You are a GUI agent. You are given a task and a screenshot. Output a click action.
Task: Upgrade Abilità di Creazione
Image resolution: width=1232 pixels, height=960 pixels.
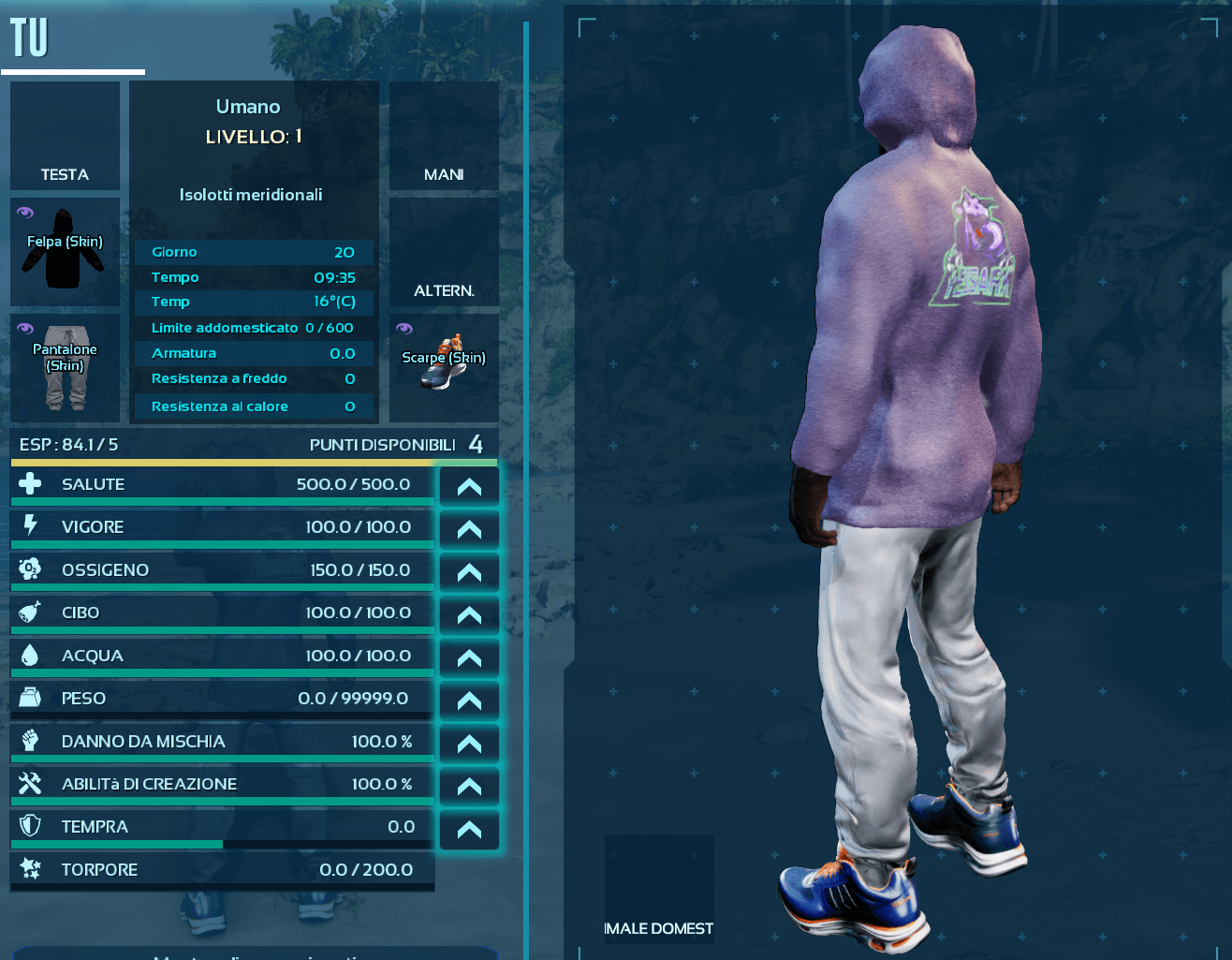point(469,787)
